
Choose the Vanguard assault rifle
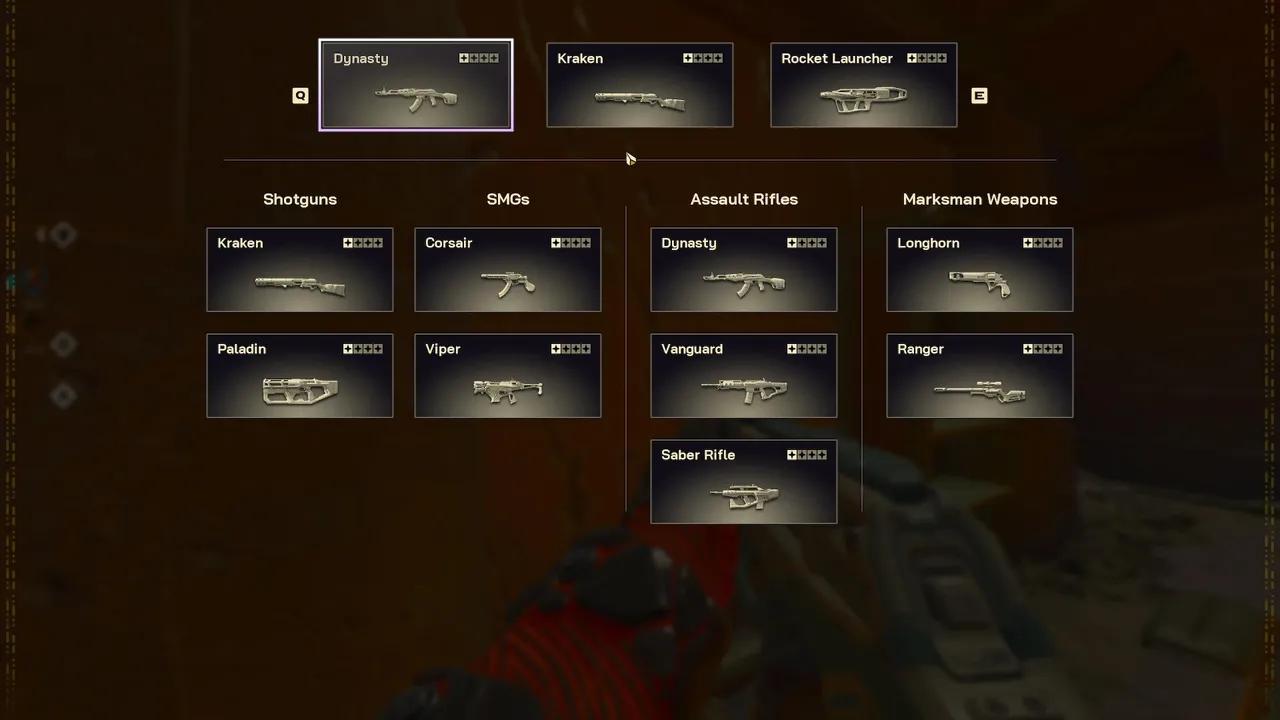744,376
